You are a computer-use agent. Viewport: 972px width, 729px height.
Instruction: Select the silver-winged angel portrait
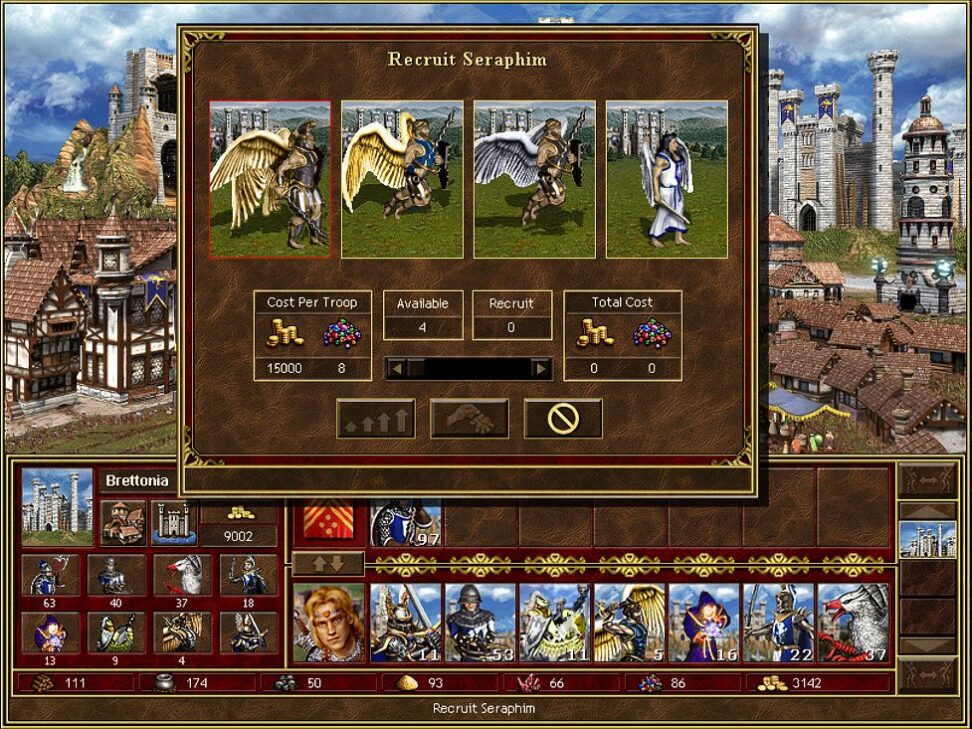click(534, 179)
